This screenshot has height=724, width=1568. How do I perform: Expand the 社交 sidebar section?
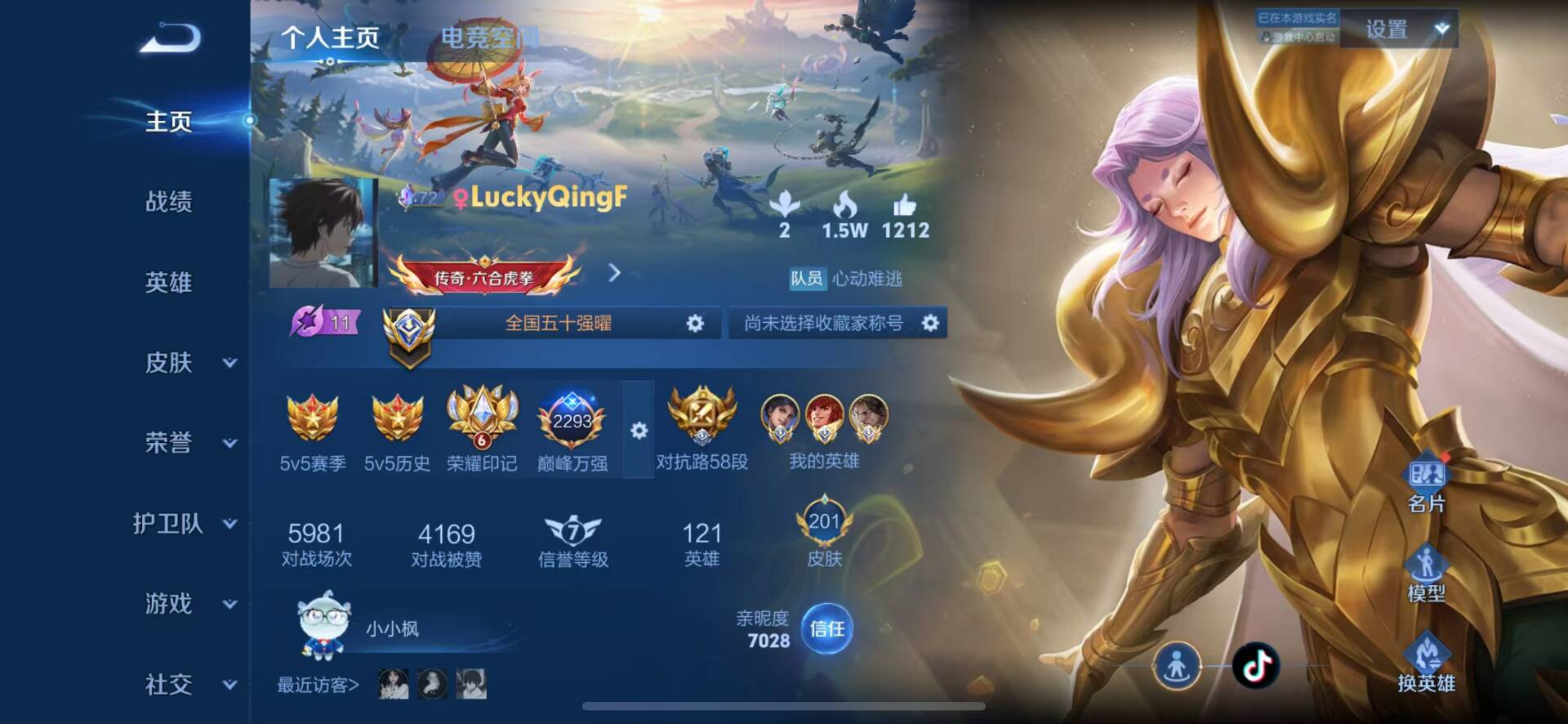pos(189,685)
